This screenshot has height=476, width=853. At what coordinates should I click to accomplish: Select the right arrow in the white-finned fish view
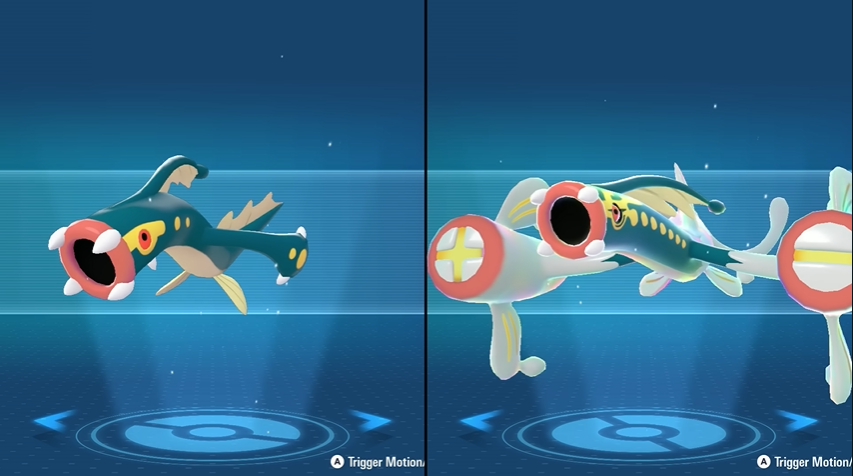click(797, 421)
